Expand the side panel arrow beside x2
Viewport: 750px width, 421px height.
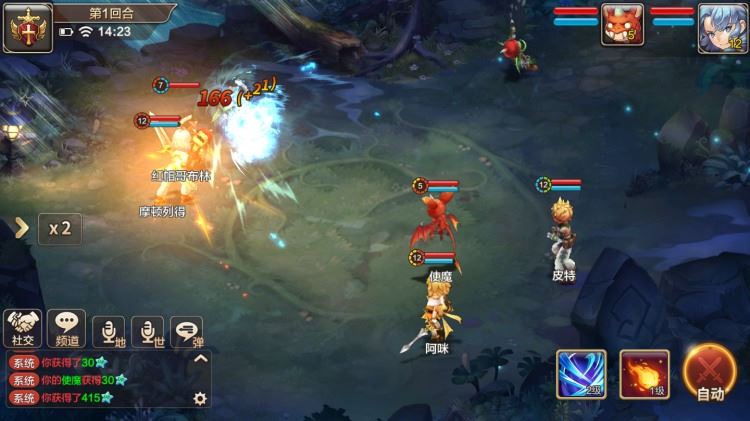[x=21, y=228]
